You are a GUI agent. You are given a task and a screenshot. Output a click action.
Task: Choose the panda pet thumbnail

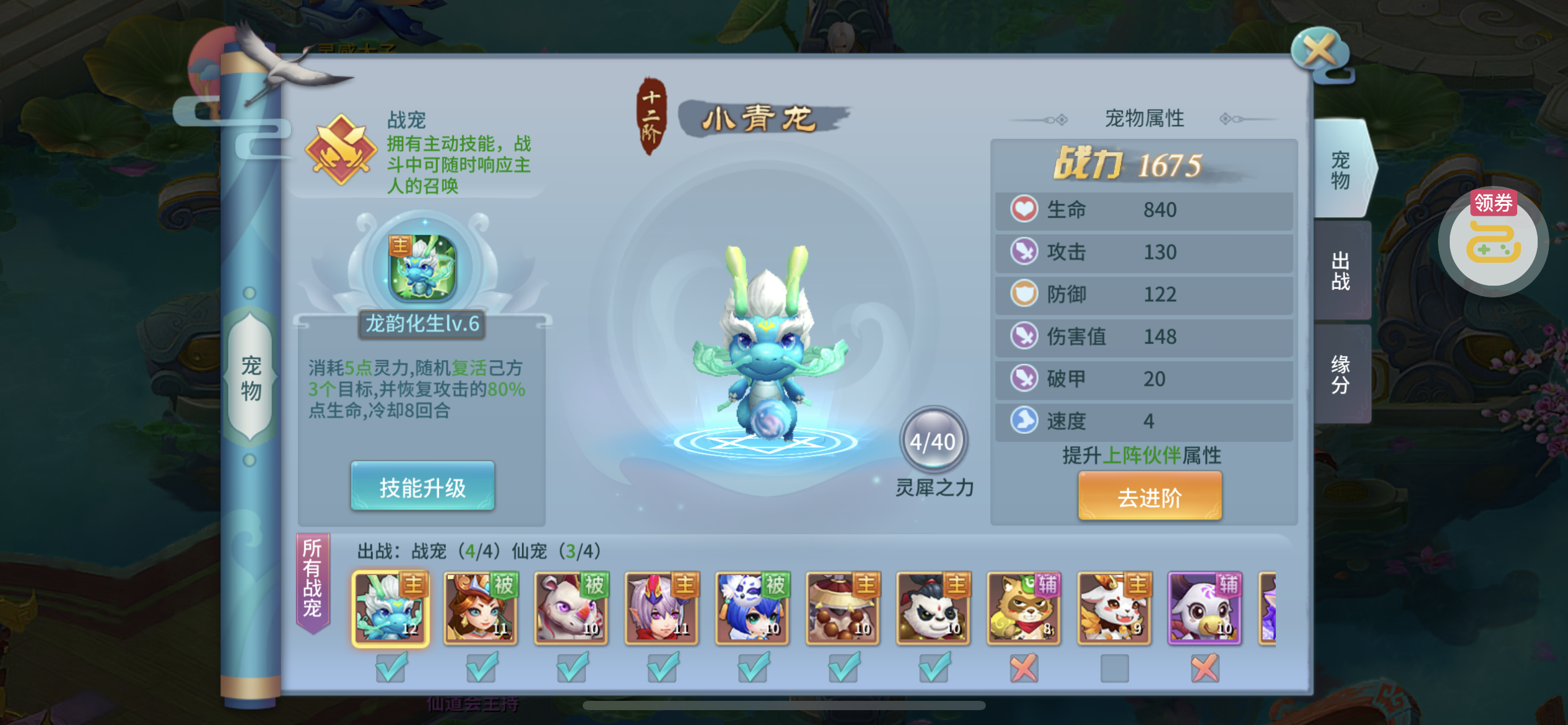coord(933,608)
